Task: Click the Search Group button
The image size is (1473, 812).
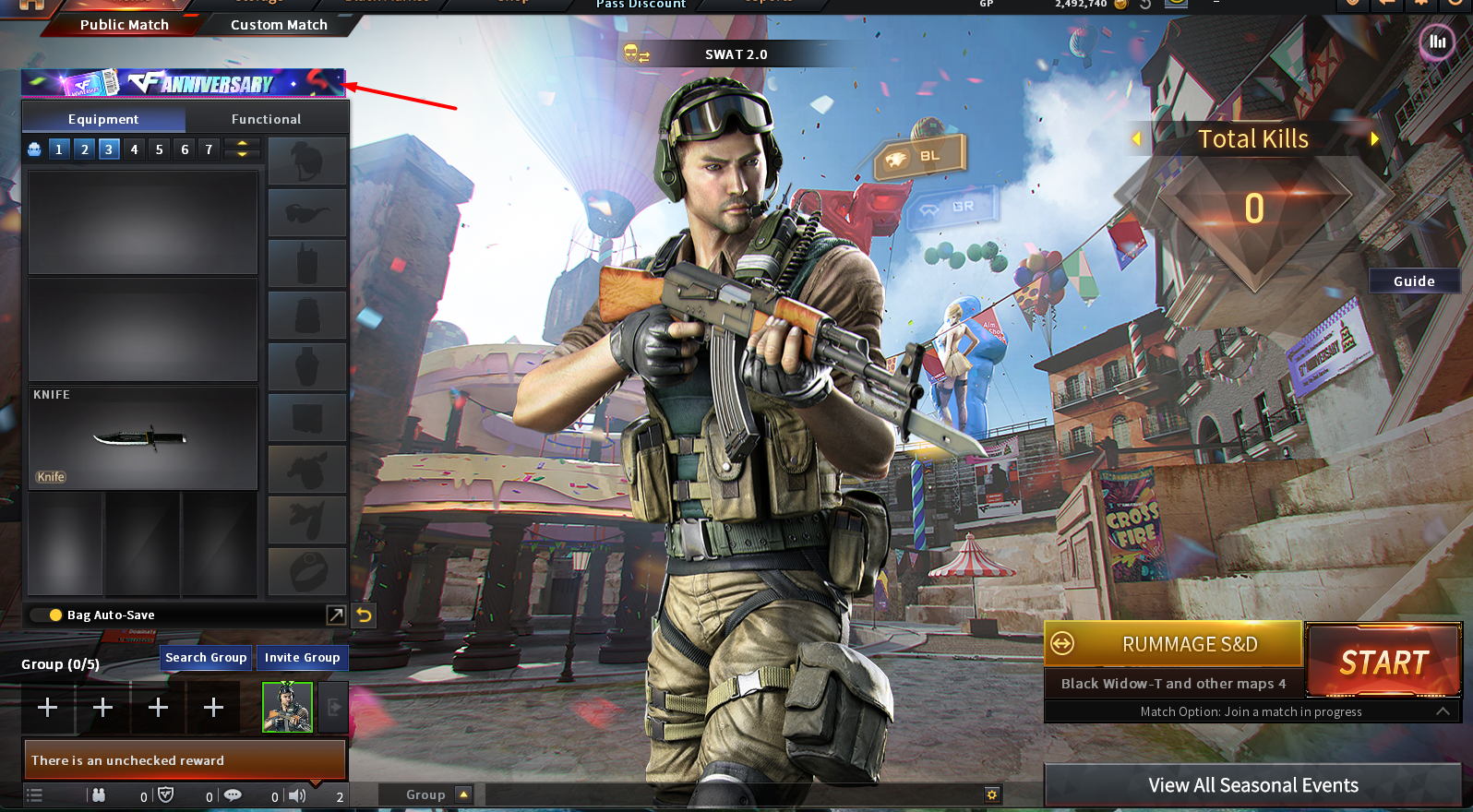Action: 206,658
